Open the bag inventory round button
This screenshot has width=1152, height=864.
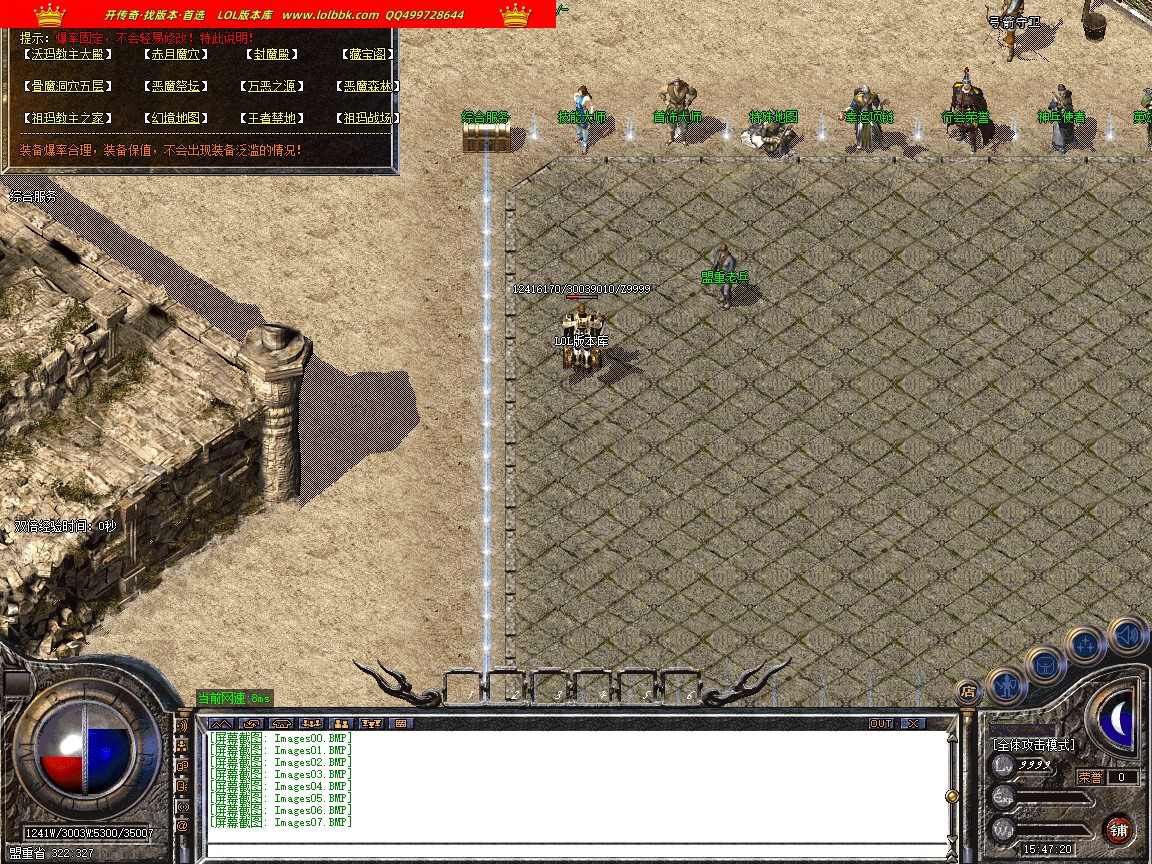point(1045,664)
